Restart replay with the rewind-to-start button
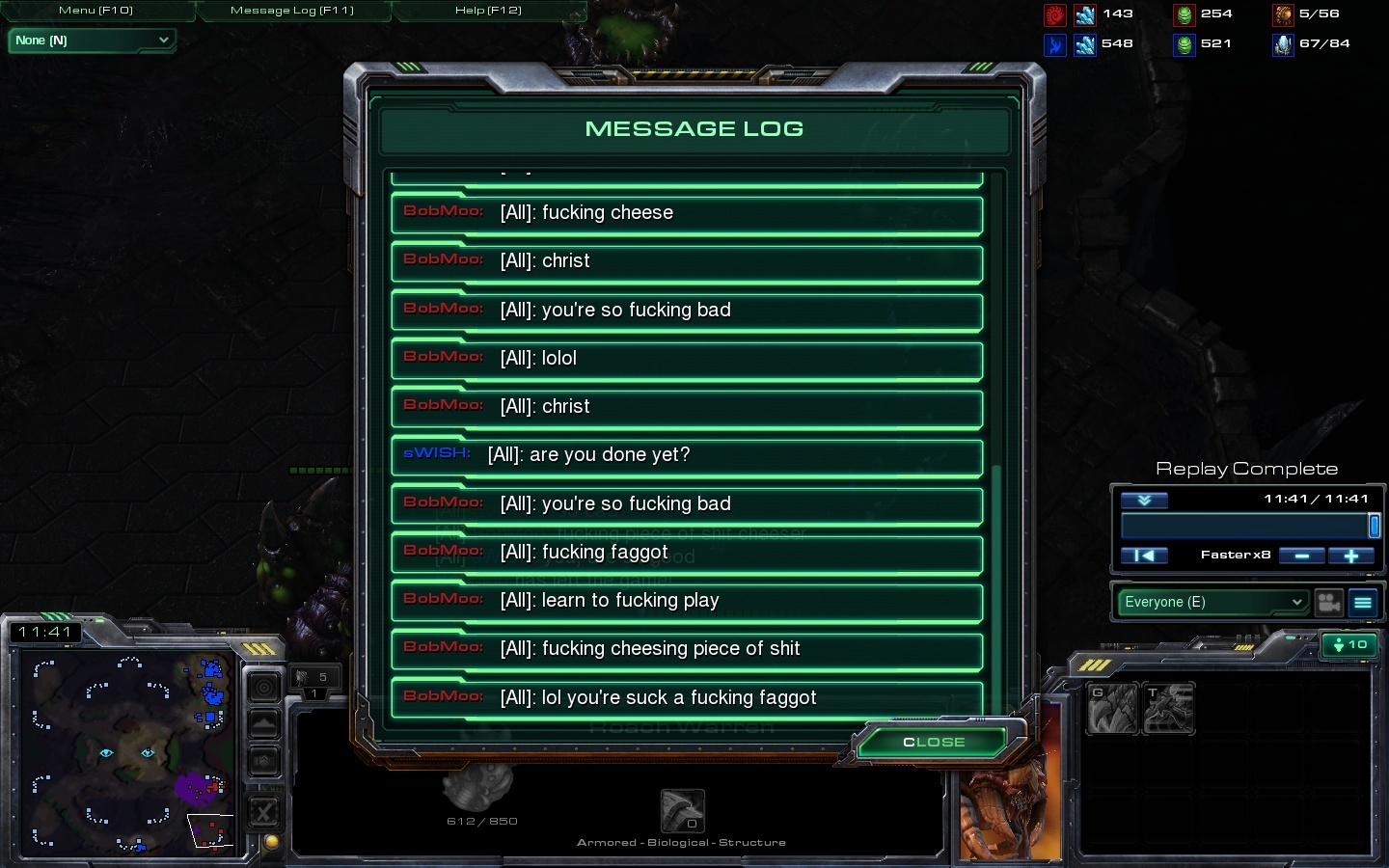The height and width of the screenshot is (868, 1389). (x=1144, y=556)
